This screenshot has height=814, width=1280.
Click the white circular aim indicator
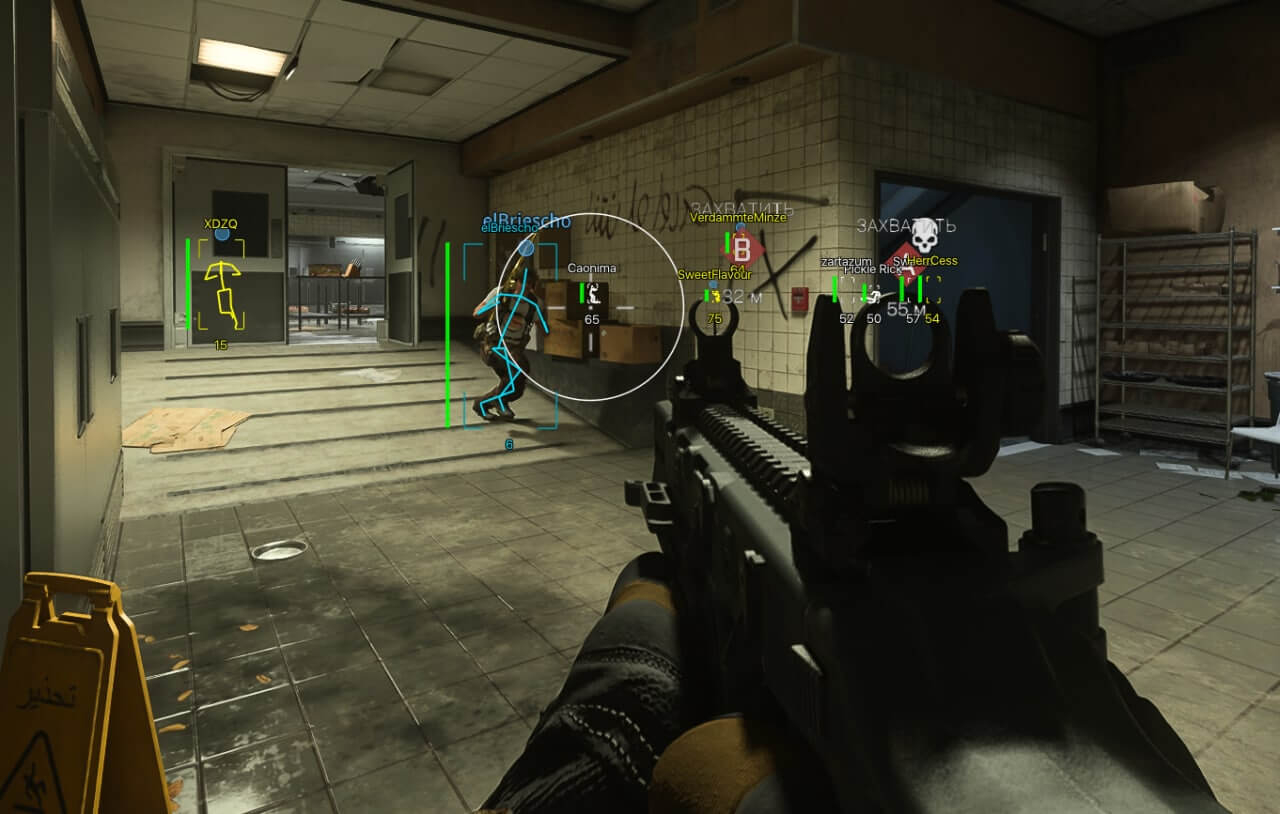[x=588, y=305]
